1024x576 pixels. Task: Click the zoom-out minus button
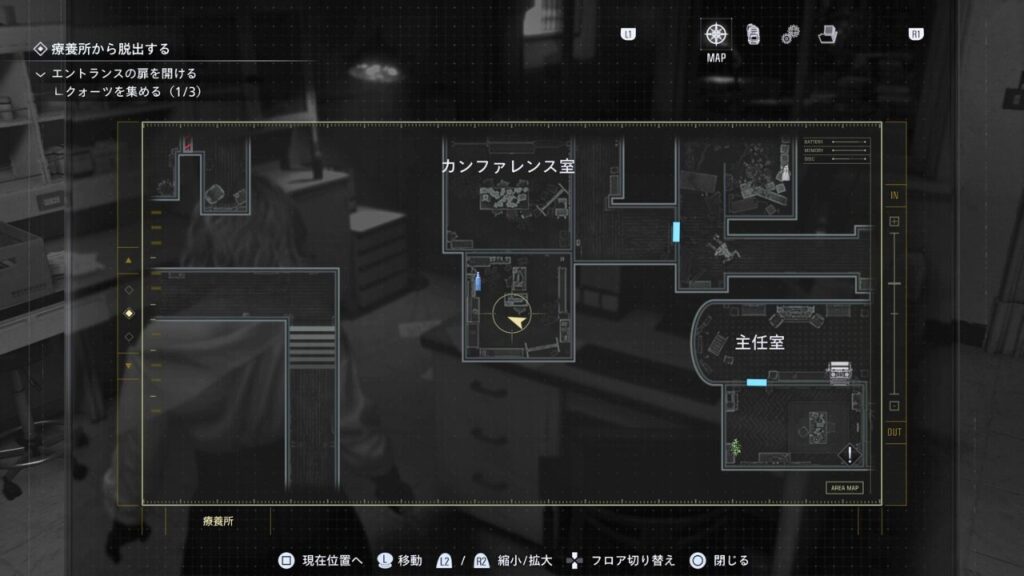[x=894, y=406]
